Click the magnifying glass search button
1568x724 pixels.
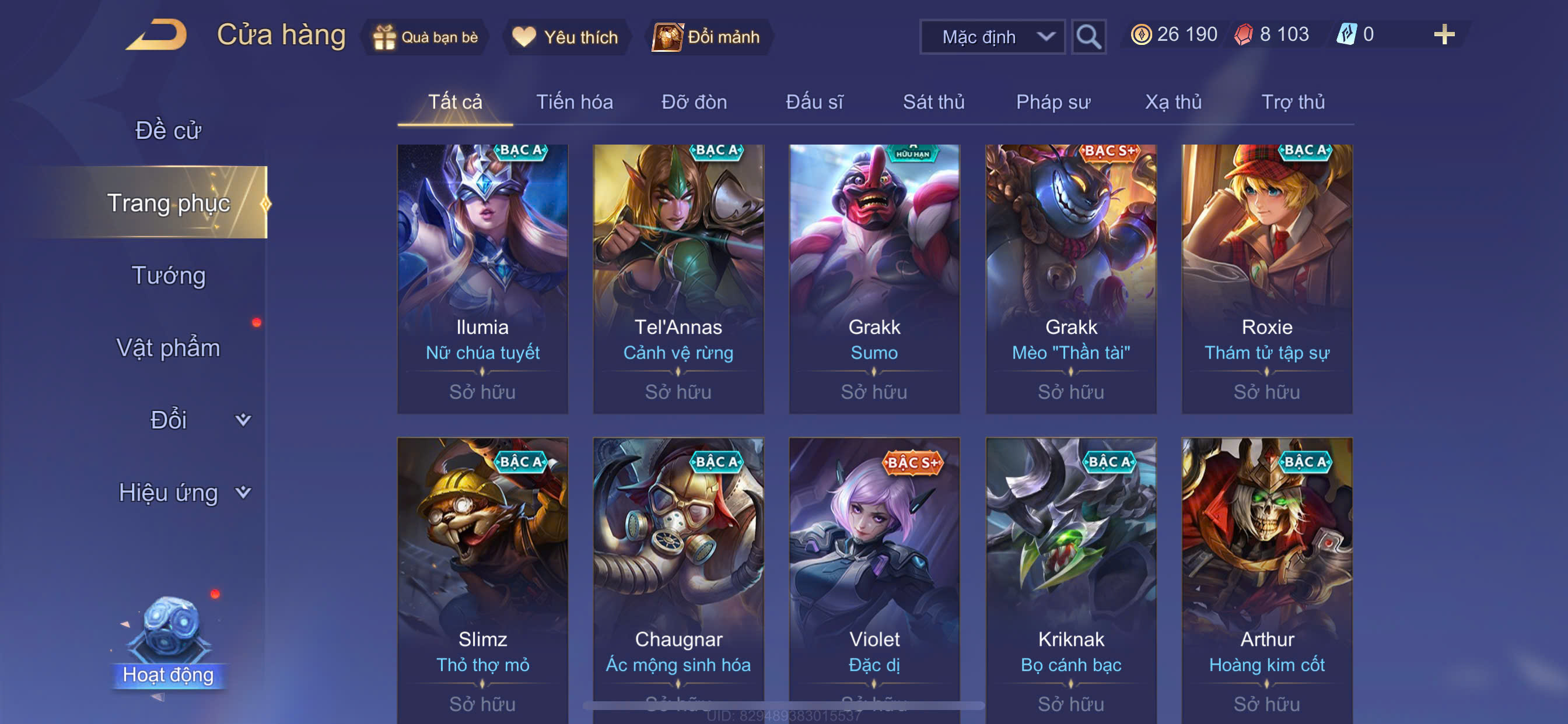pos(1088,37)
